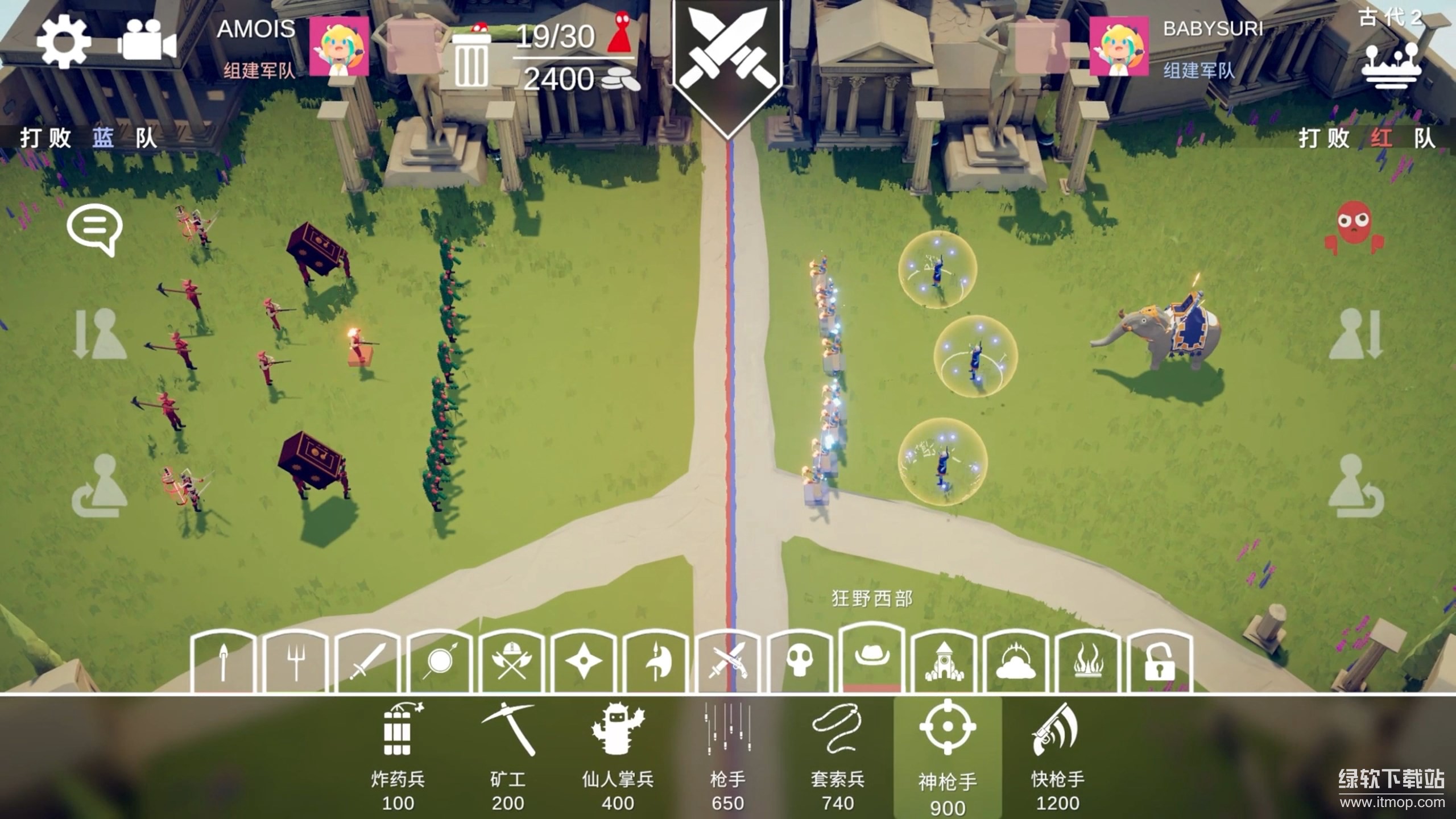Open the castle faction tab
Viewport: 1456px width, 819px height.
tap(944, 661)
